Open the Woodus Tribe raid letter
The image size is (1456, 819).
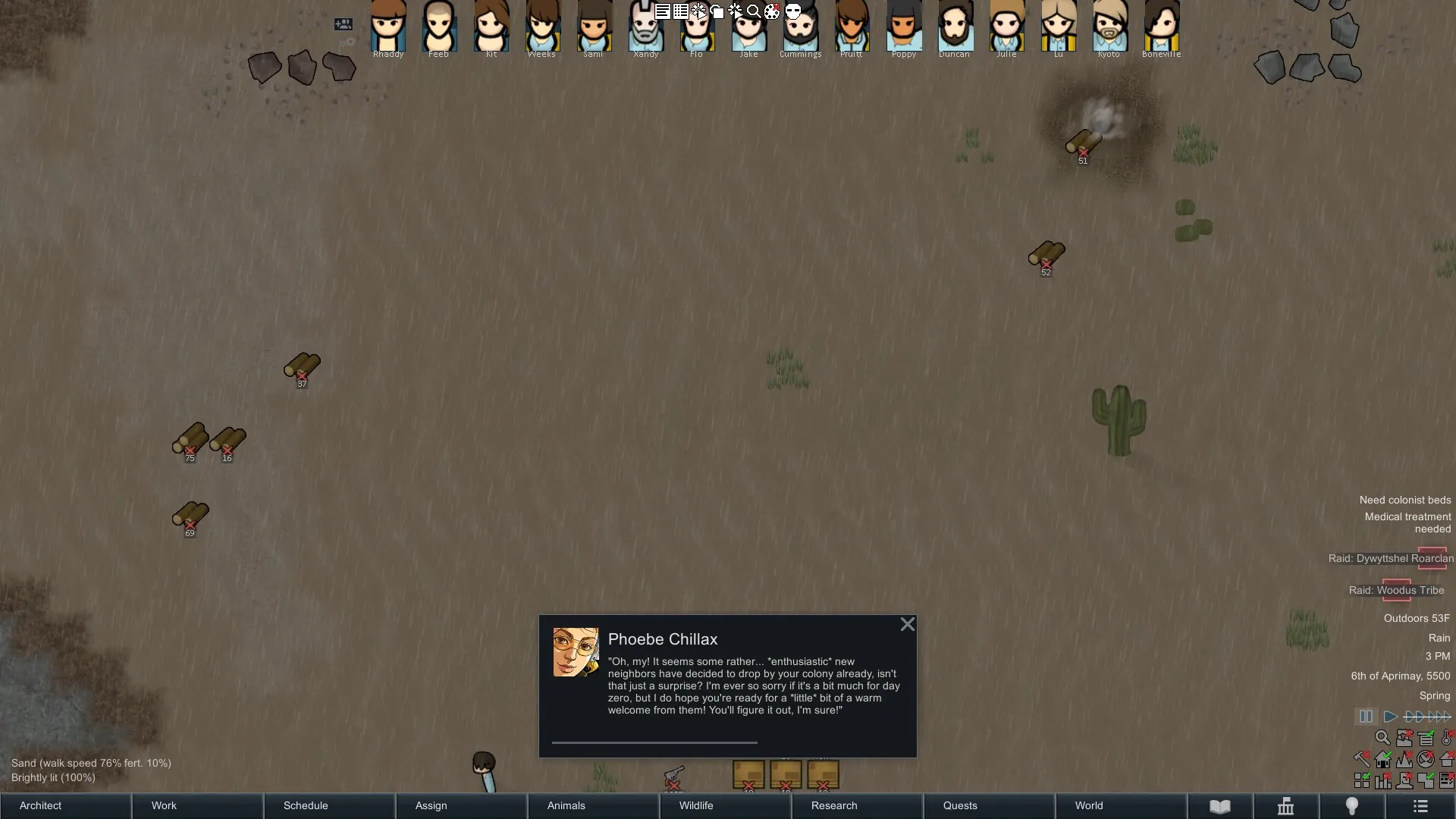pyautogui.click(x=1396, y=590)
